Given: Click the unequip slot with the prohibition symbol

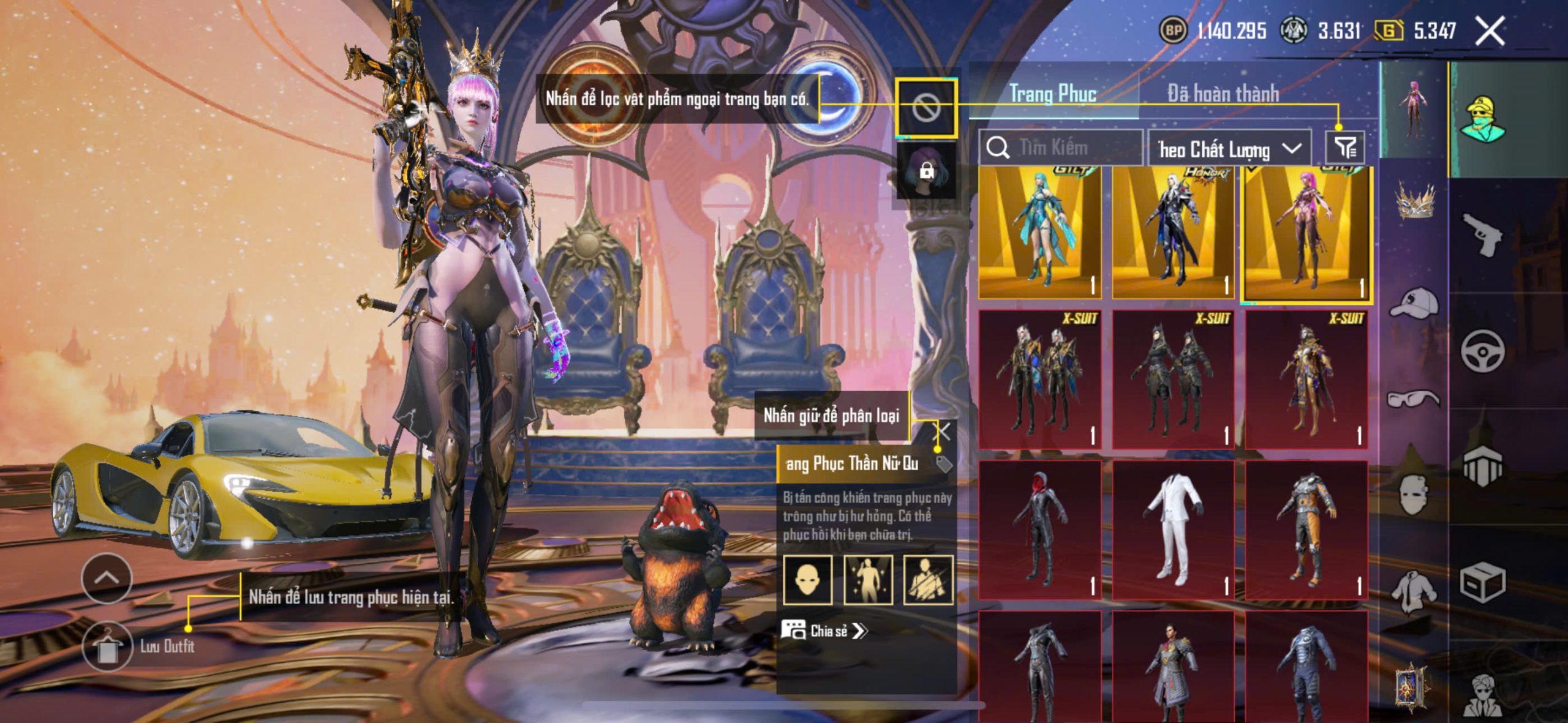Looking at the screenshot, I should (925, 108).
